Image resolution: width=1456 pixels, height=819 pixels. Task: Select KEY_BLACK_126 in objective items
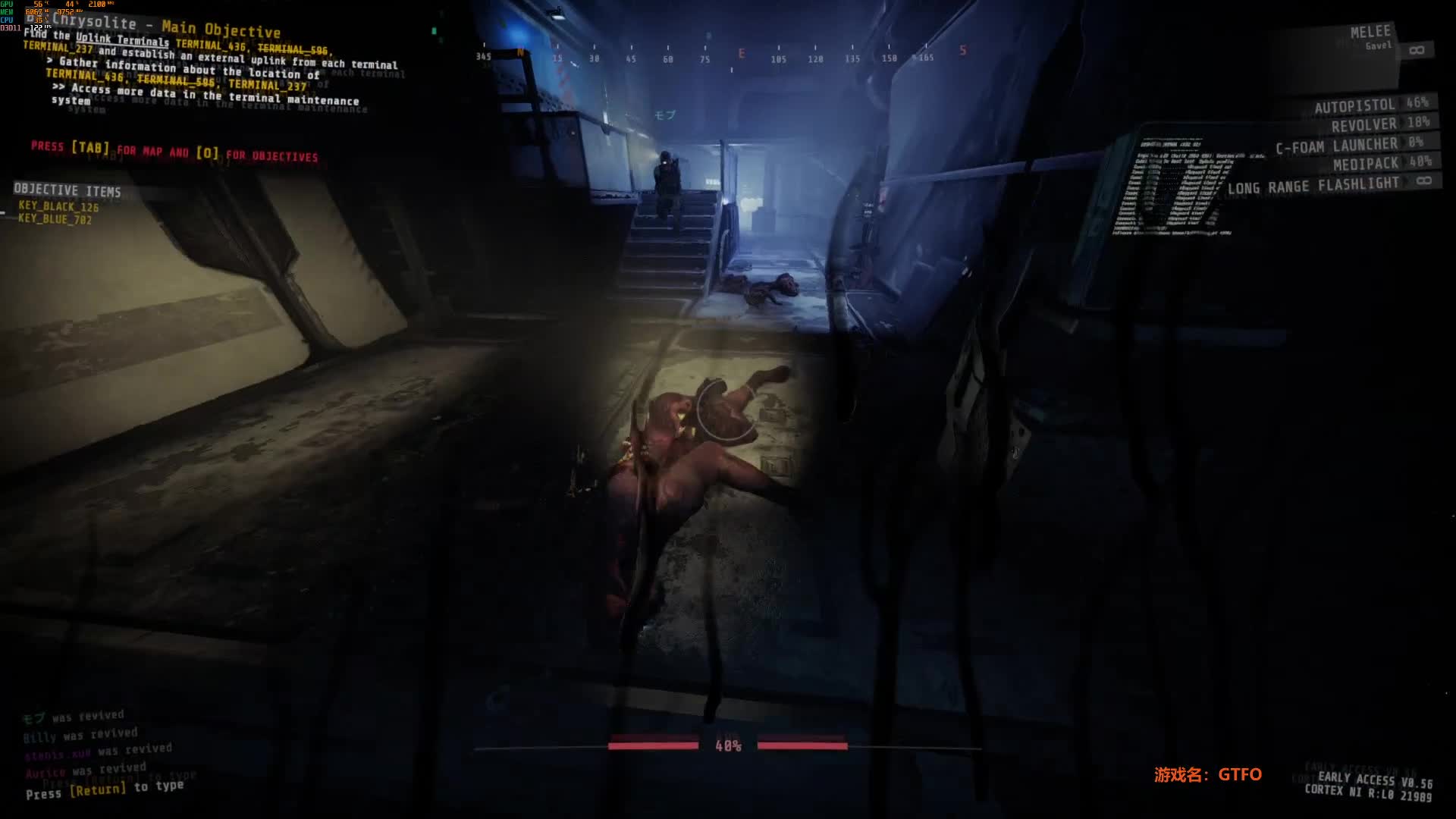tap(58, 206)
